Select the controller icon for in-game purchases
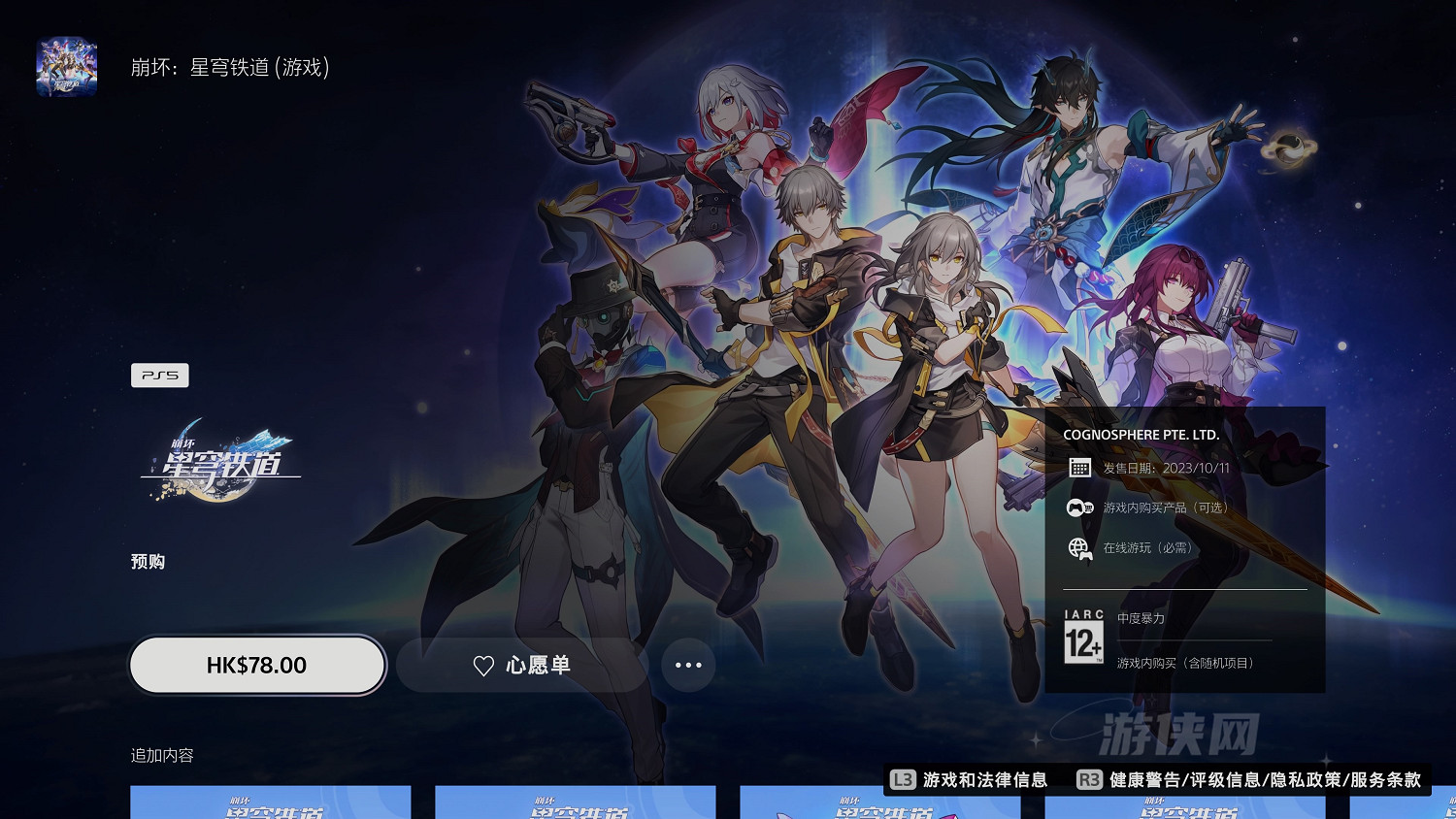 point(1078,507)
